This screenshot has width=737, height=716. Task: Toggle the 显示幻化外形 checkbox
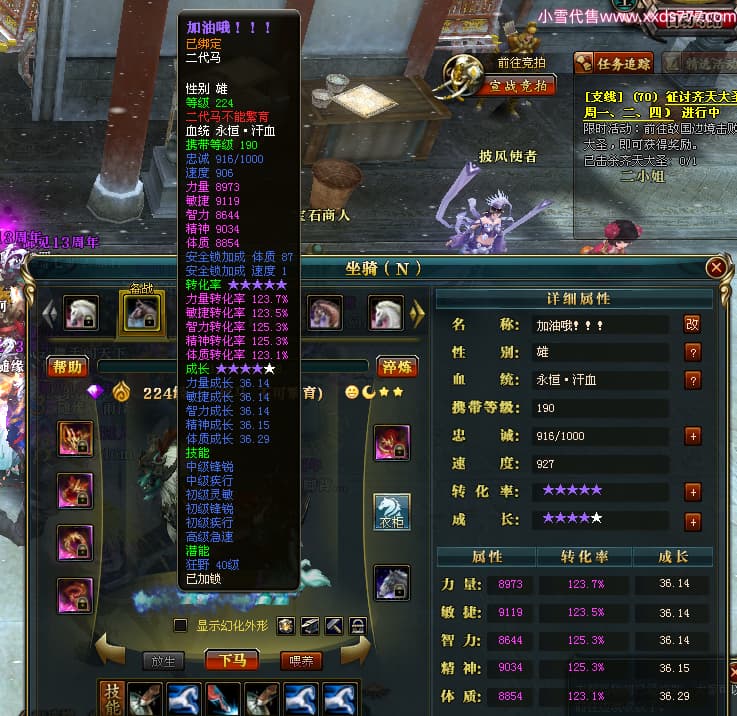pyautogui.click(x=180, y=626)
